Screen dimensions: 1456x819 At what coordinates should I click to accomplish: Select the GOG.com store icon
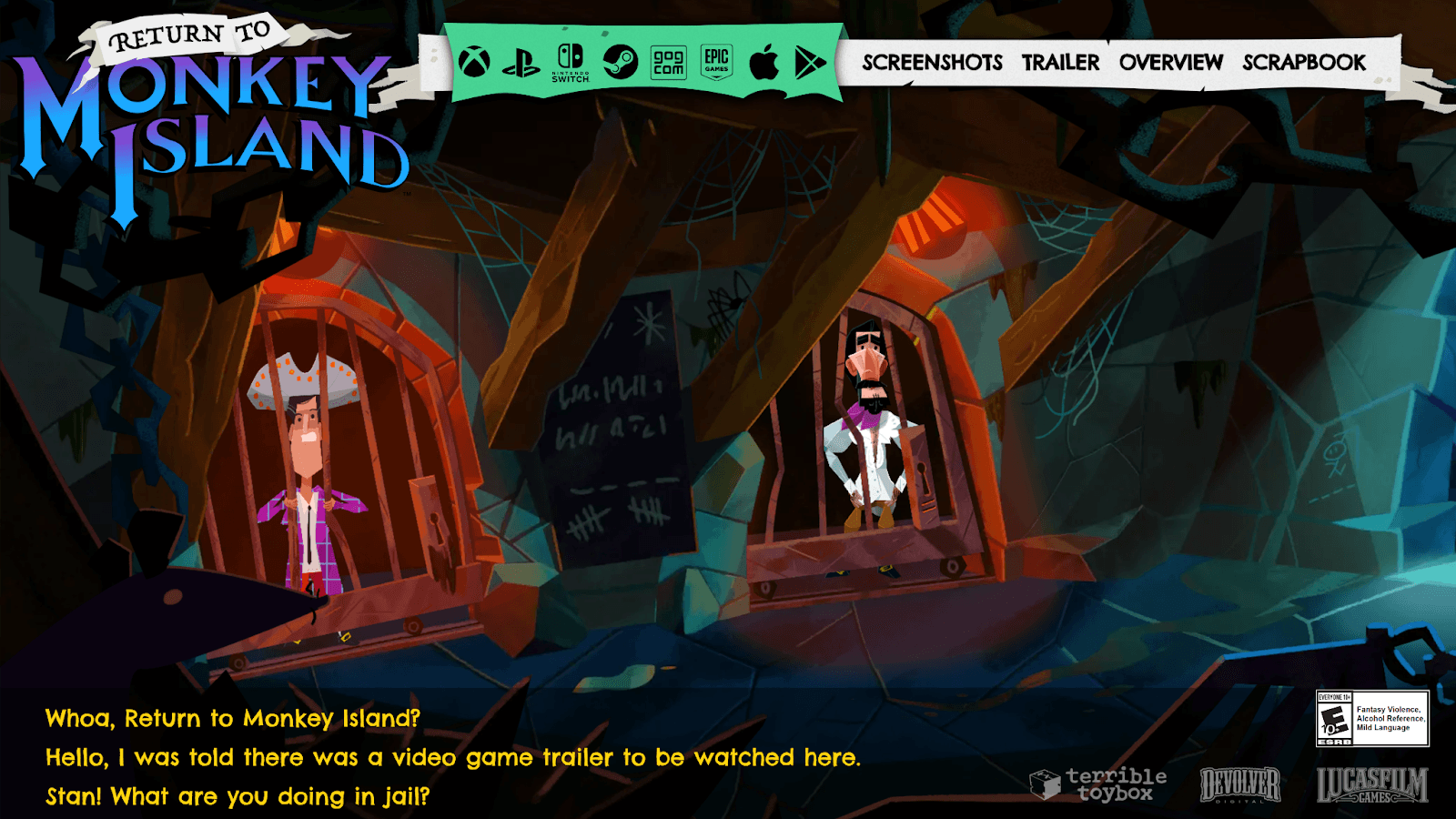(668, 60)
